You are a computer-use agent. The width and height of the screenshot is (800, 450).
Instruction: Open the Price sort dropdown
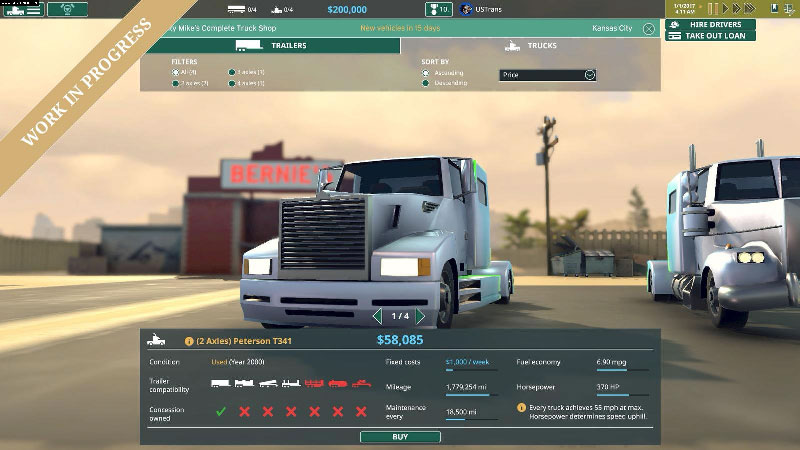tap(547, 74)
